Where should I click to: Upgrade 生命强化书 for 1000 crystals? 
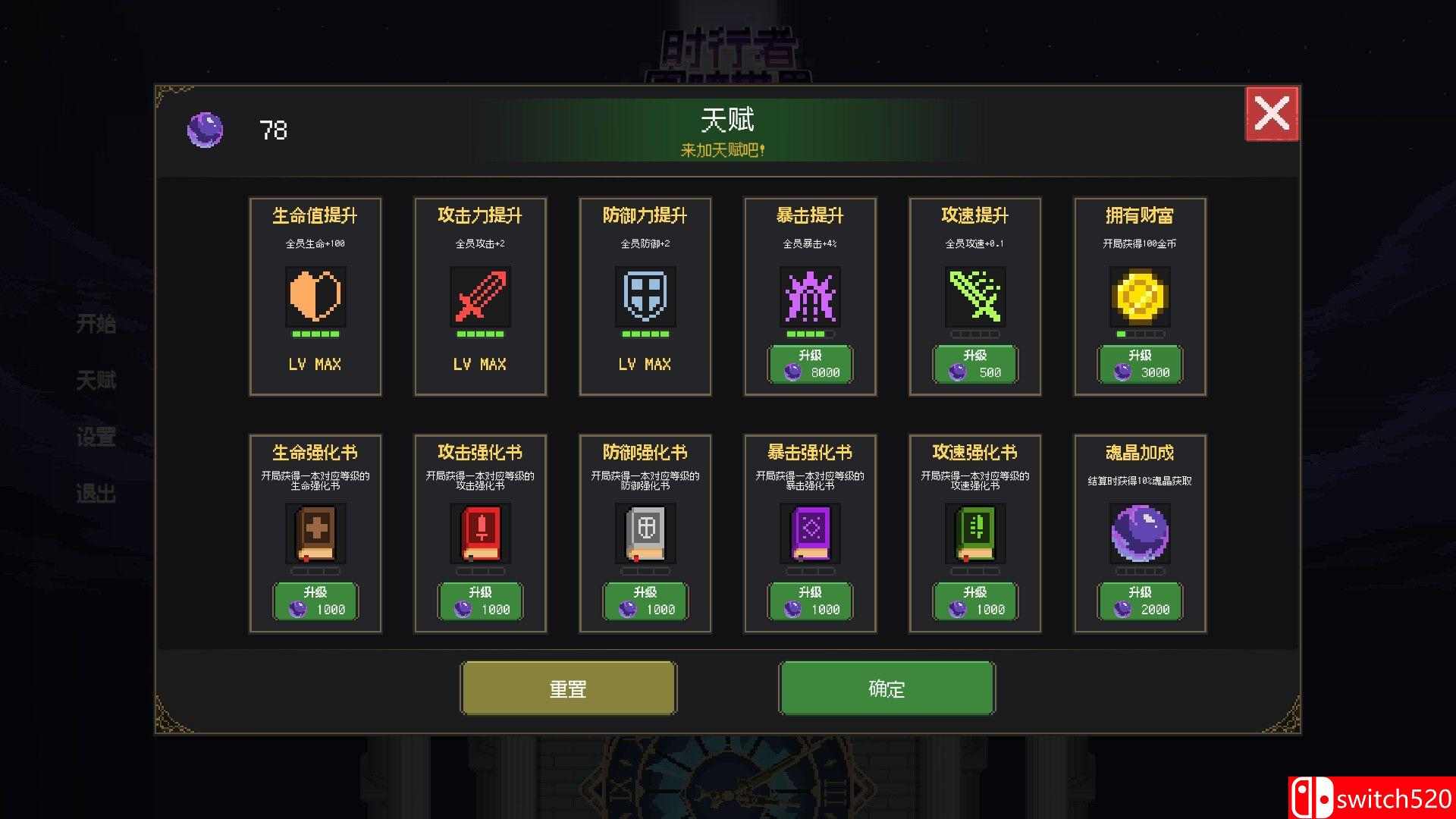click(x=315, y=602)
